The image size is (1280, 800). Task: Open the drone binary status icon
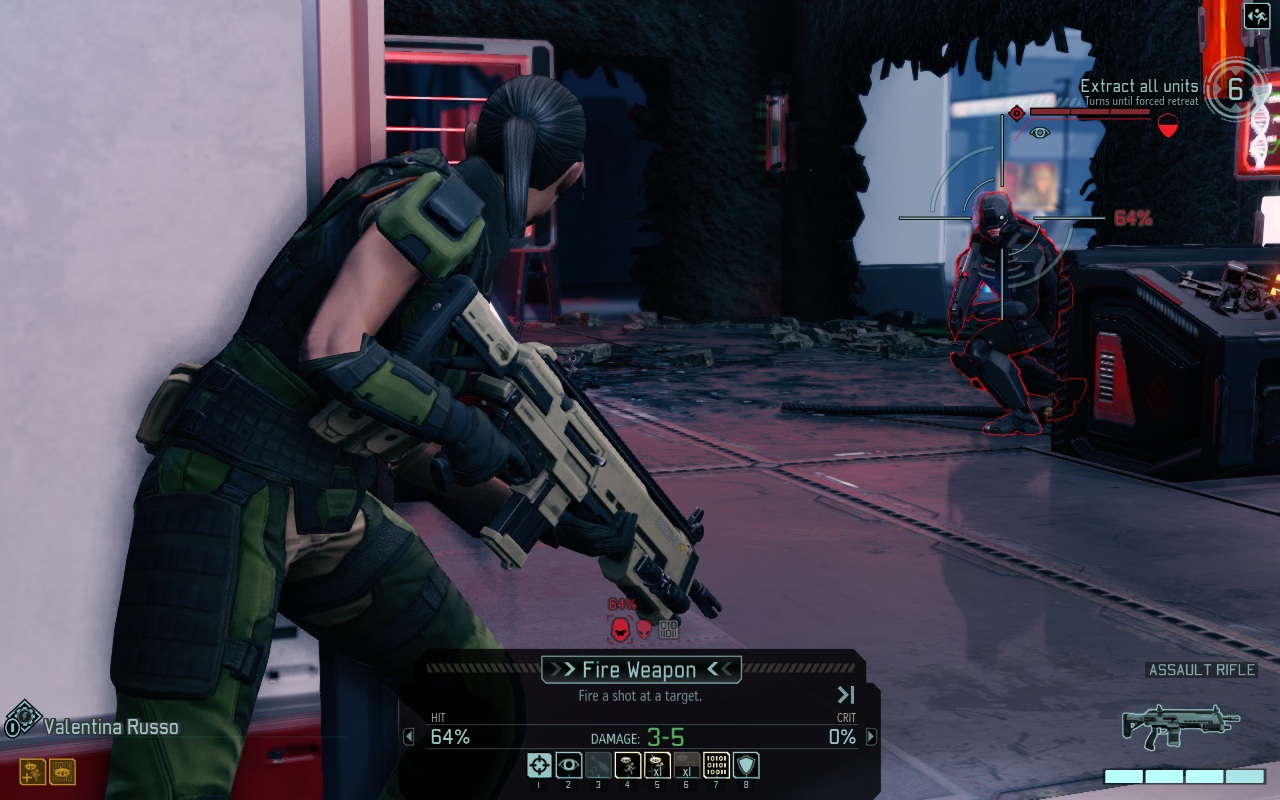pyautogui.click(x=62, y=771)
